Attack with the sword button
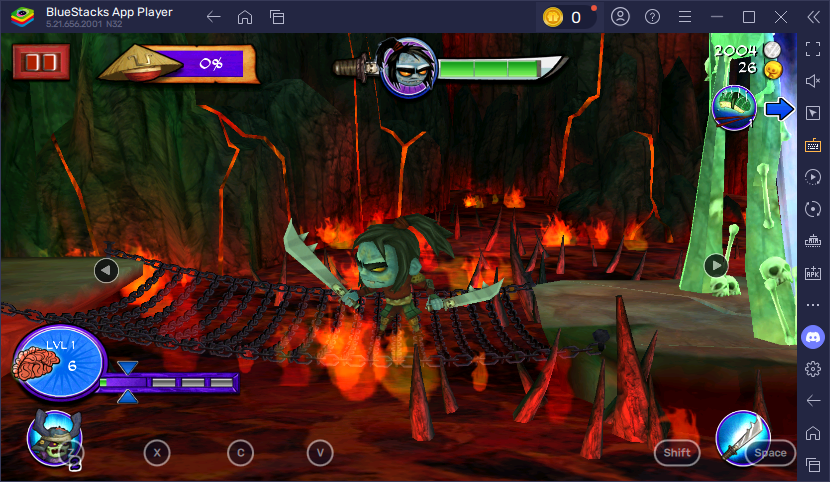830x482 pixels. (743, 438)
